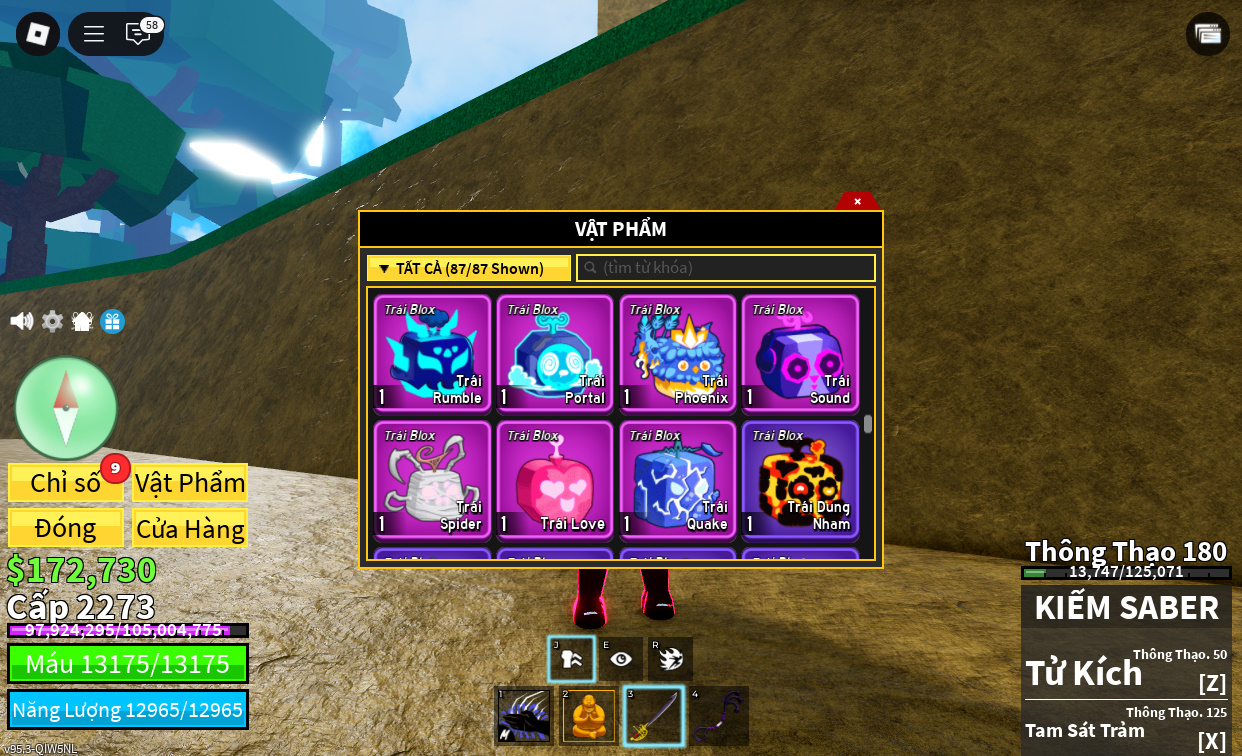The width and height of the screenshot is (1242, 756).
Task: Choose the Trái Spider fruit
Action: click(x=432, y=479)
